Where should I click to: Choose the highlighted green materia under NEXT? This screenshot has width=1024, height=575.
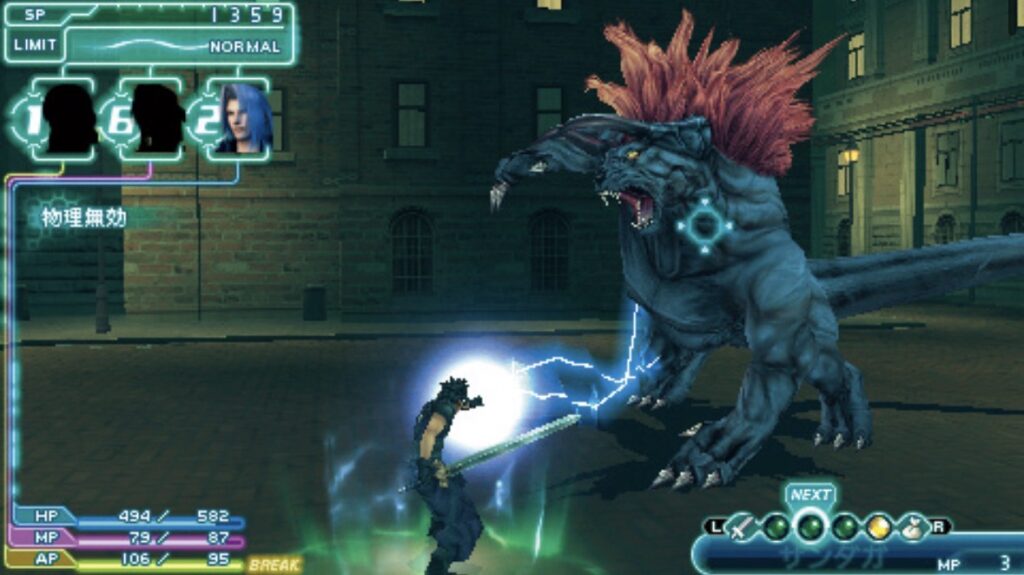coord(810,525)
